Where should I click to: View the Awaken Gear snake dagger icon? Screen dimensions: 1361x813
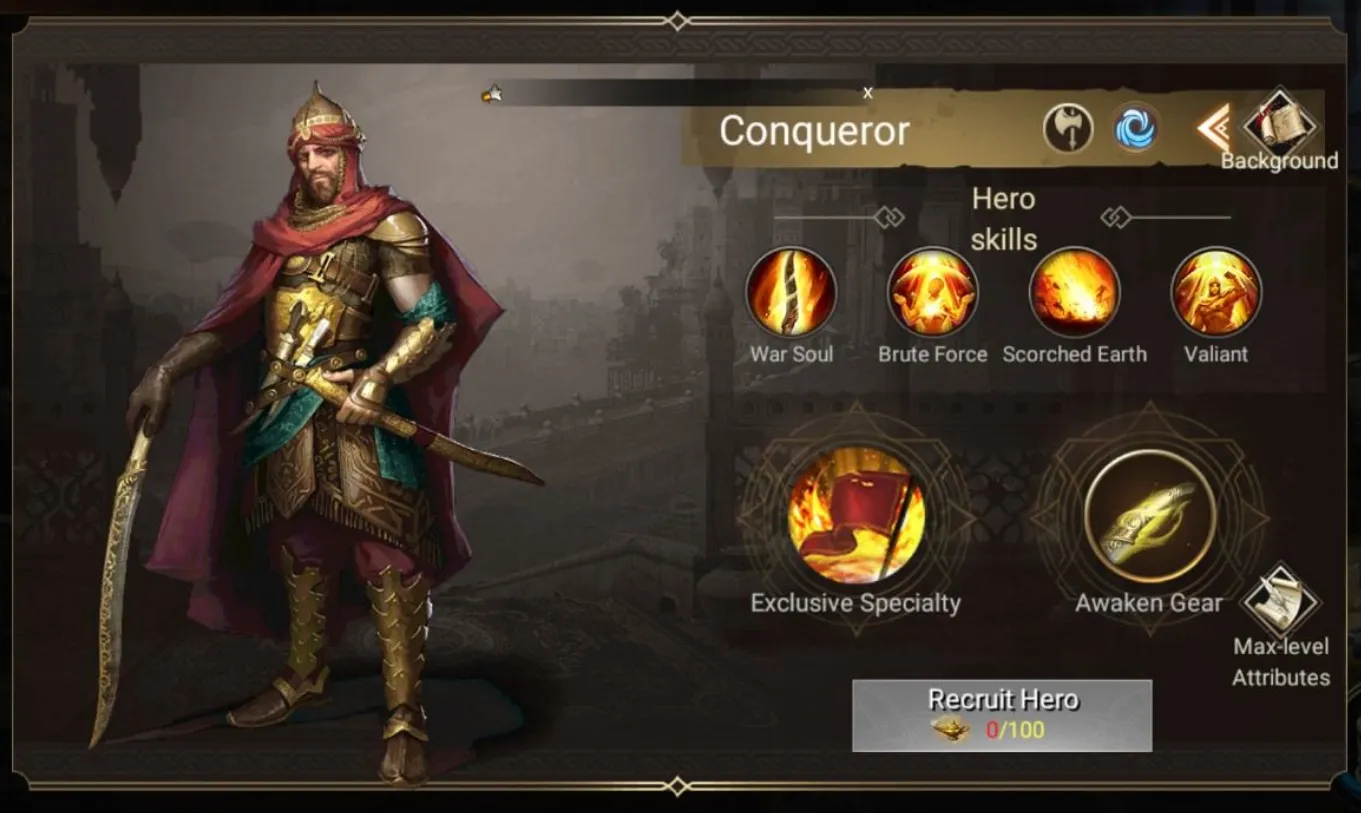1148,517
